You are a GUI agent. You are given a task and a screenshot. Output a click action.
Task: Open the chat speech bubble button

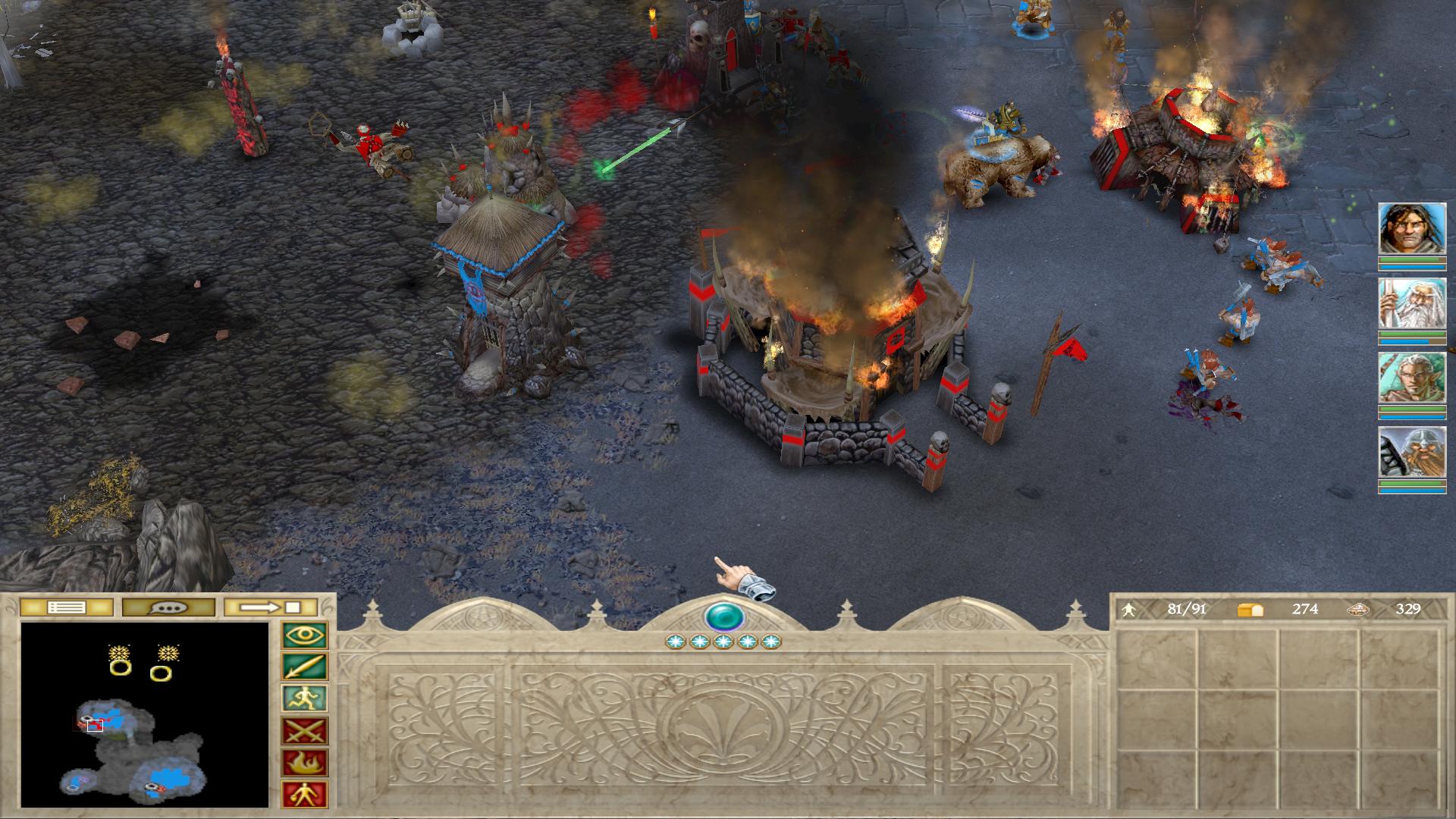168,607
